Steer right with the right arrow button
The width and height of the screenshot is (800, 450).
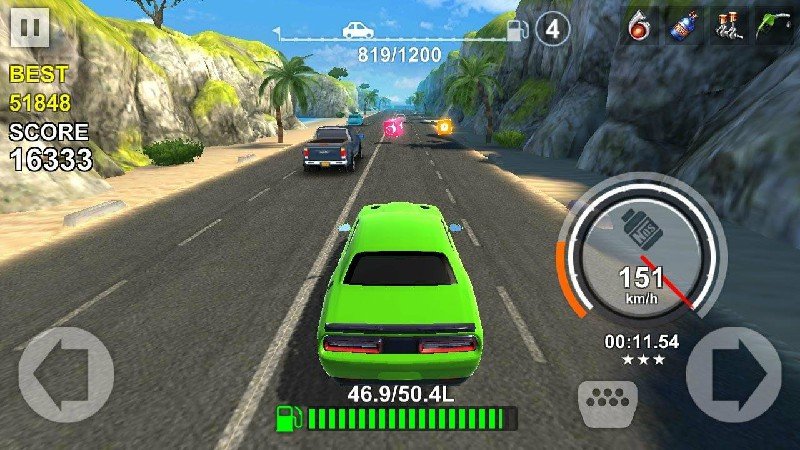pos(733,375)
